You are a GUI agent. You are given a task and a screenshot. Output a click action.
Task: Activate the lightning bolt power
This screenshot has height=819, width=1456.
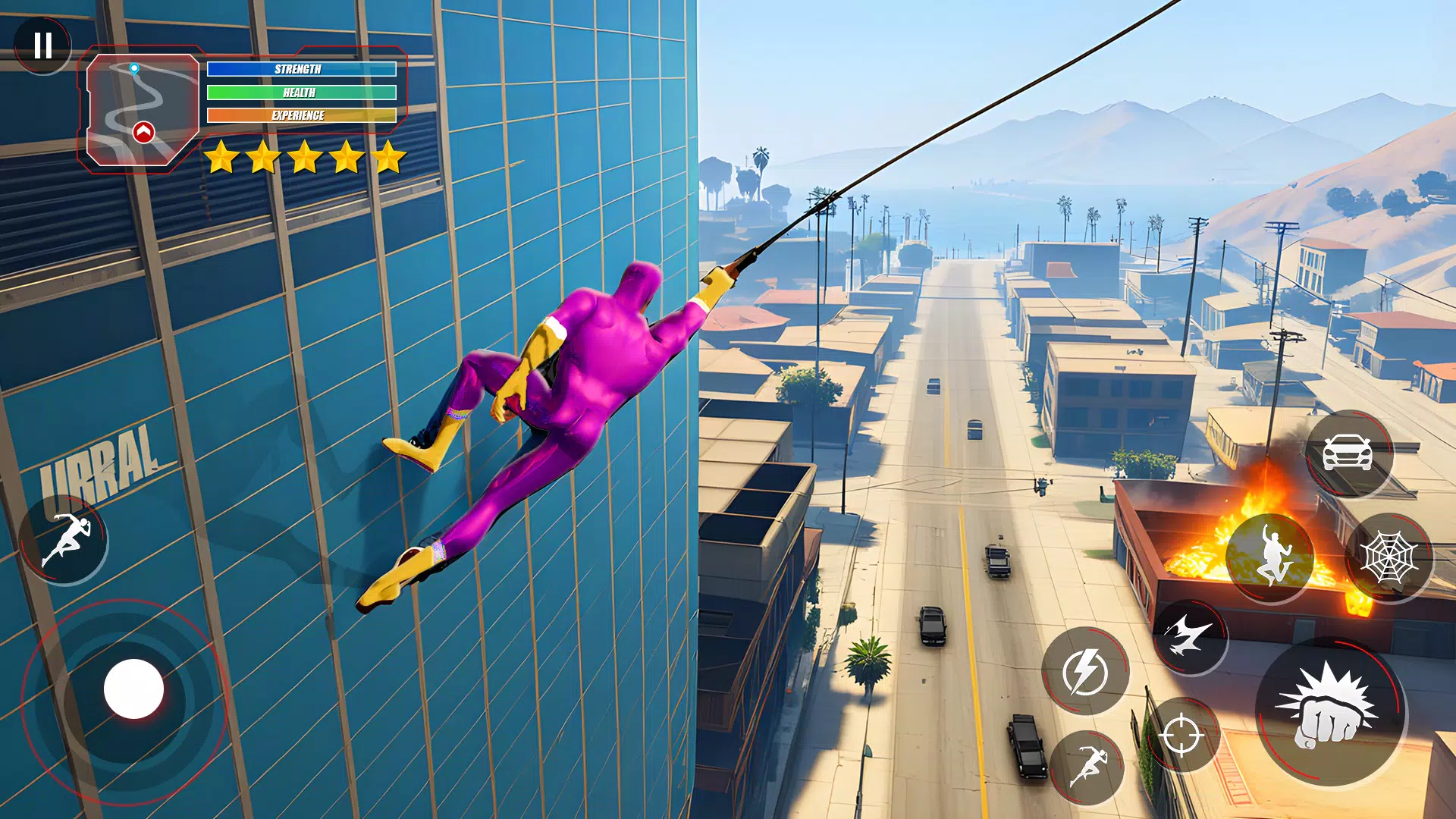(1085, 671)
